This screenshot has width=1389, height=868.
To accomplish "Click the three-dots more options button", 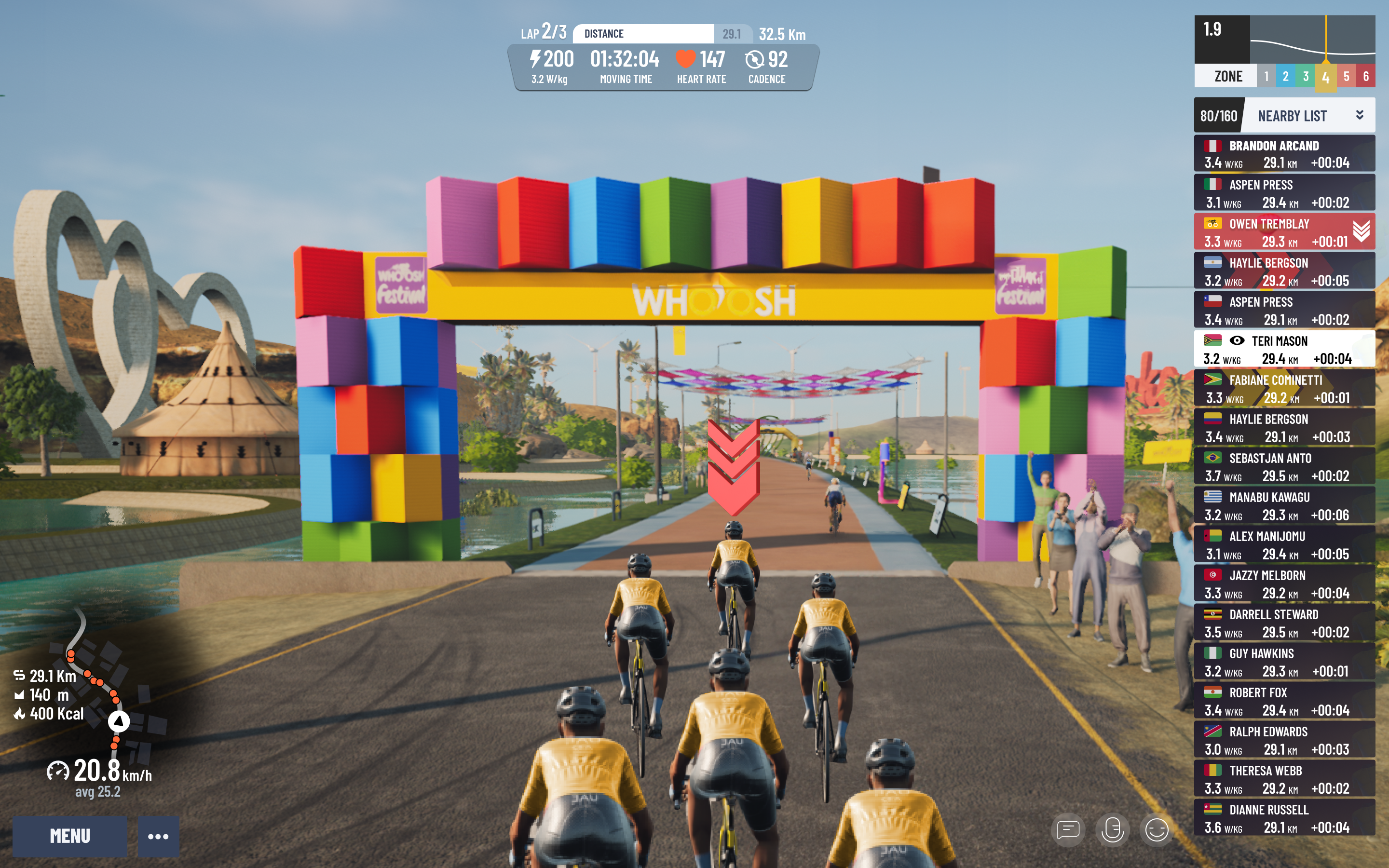I will pyautogui.click(x=158, y=836).
